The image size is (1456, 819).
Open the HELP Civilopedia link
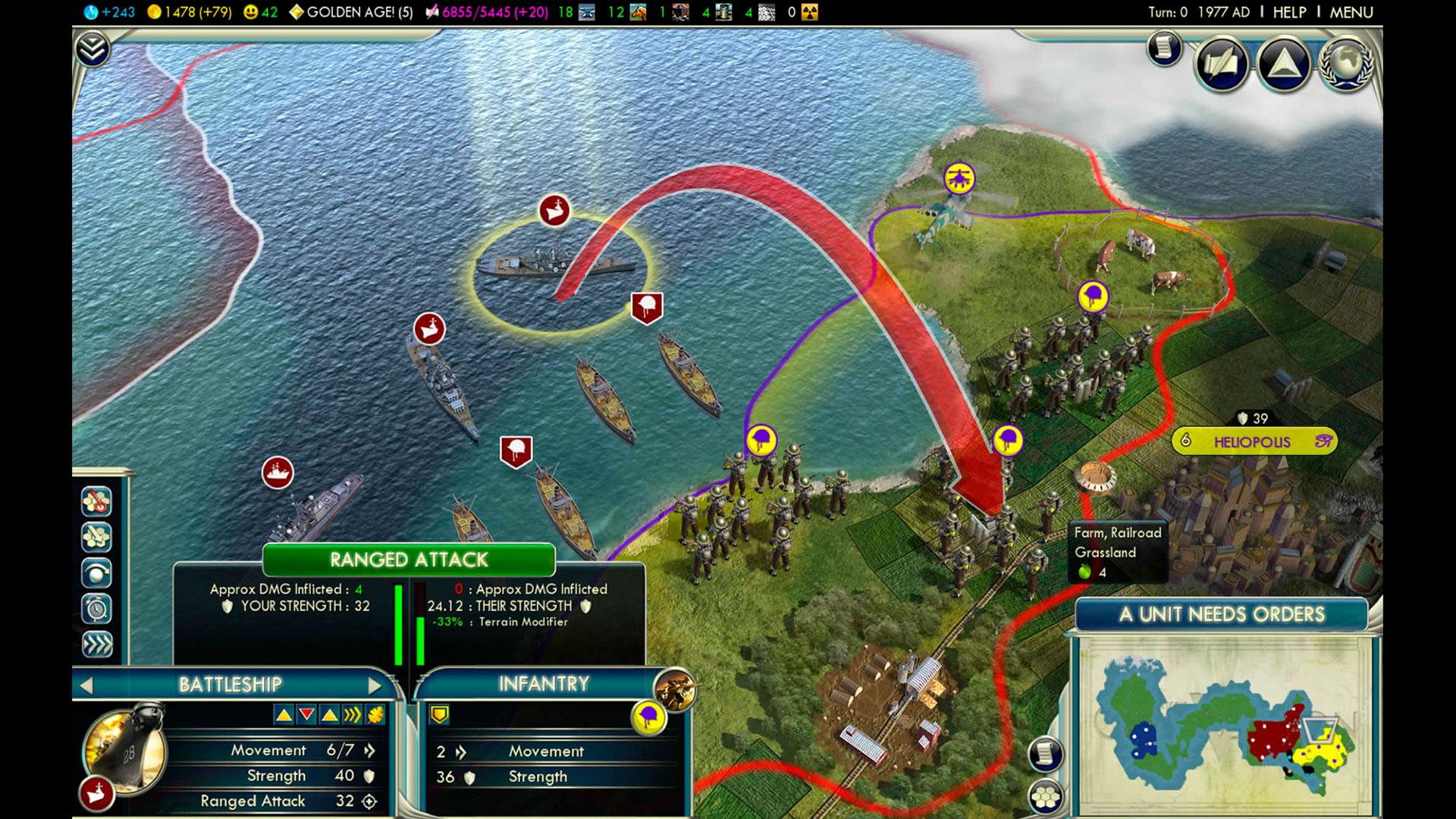1289,12
